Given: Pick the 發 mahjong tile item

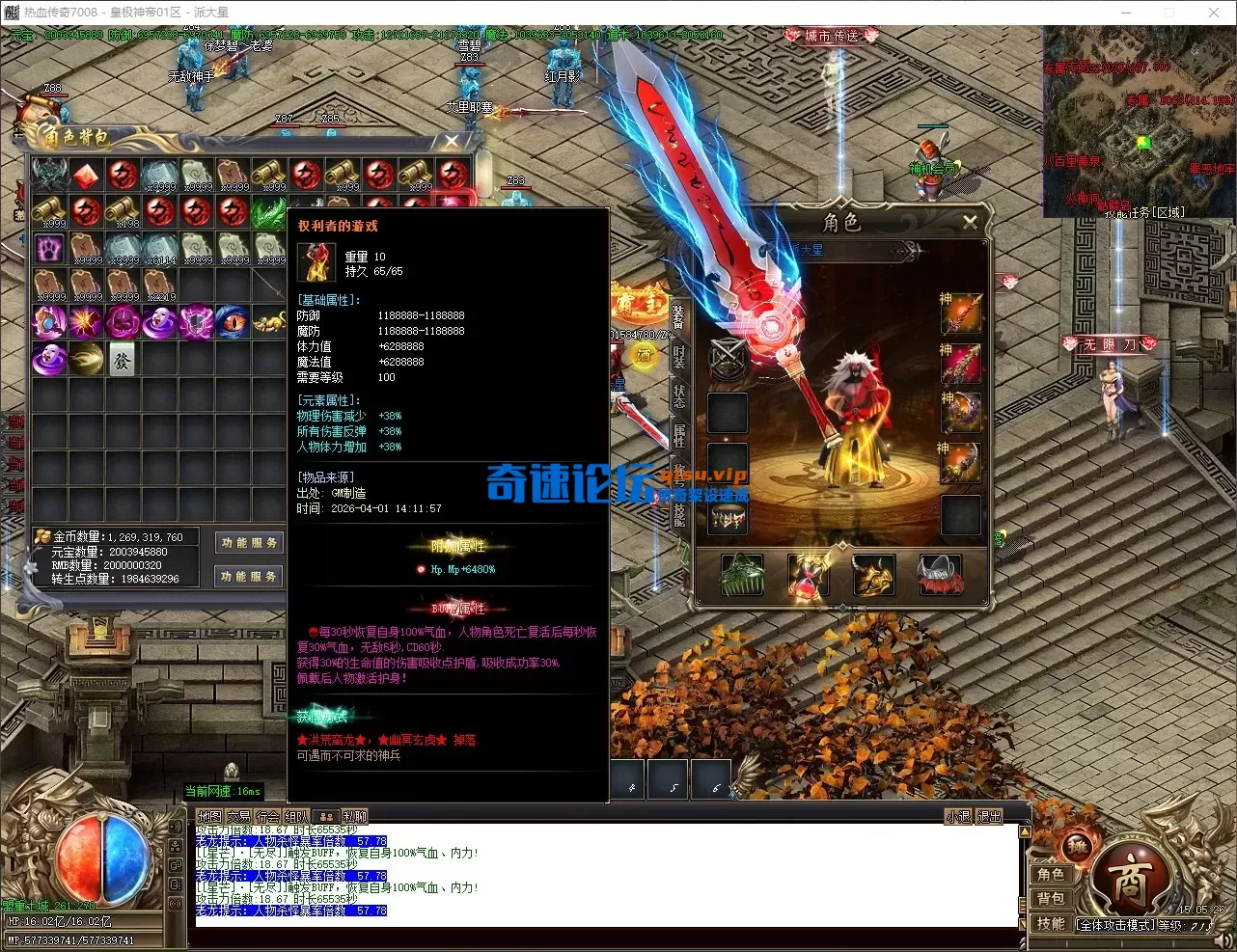Looking at the screenshot, I should (123, 360).
